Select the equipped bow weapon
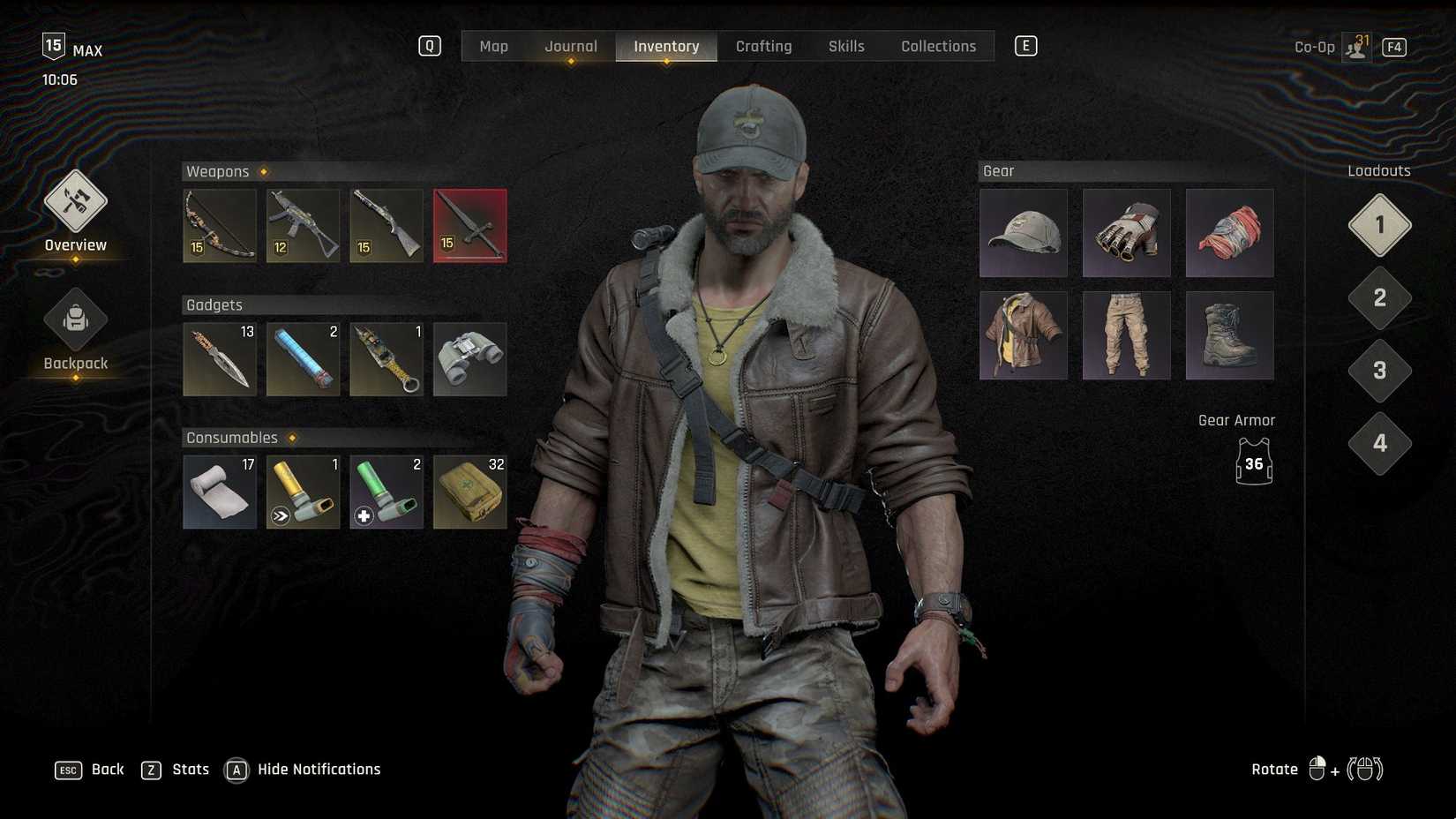 coord(219,225)
